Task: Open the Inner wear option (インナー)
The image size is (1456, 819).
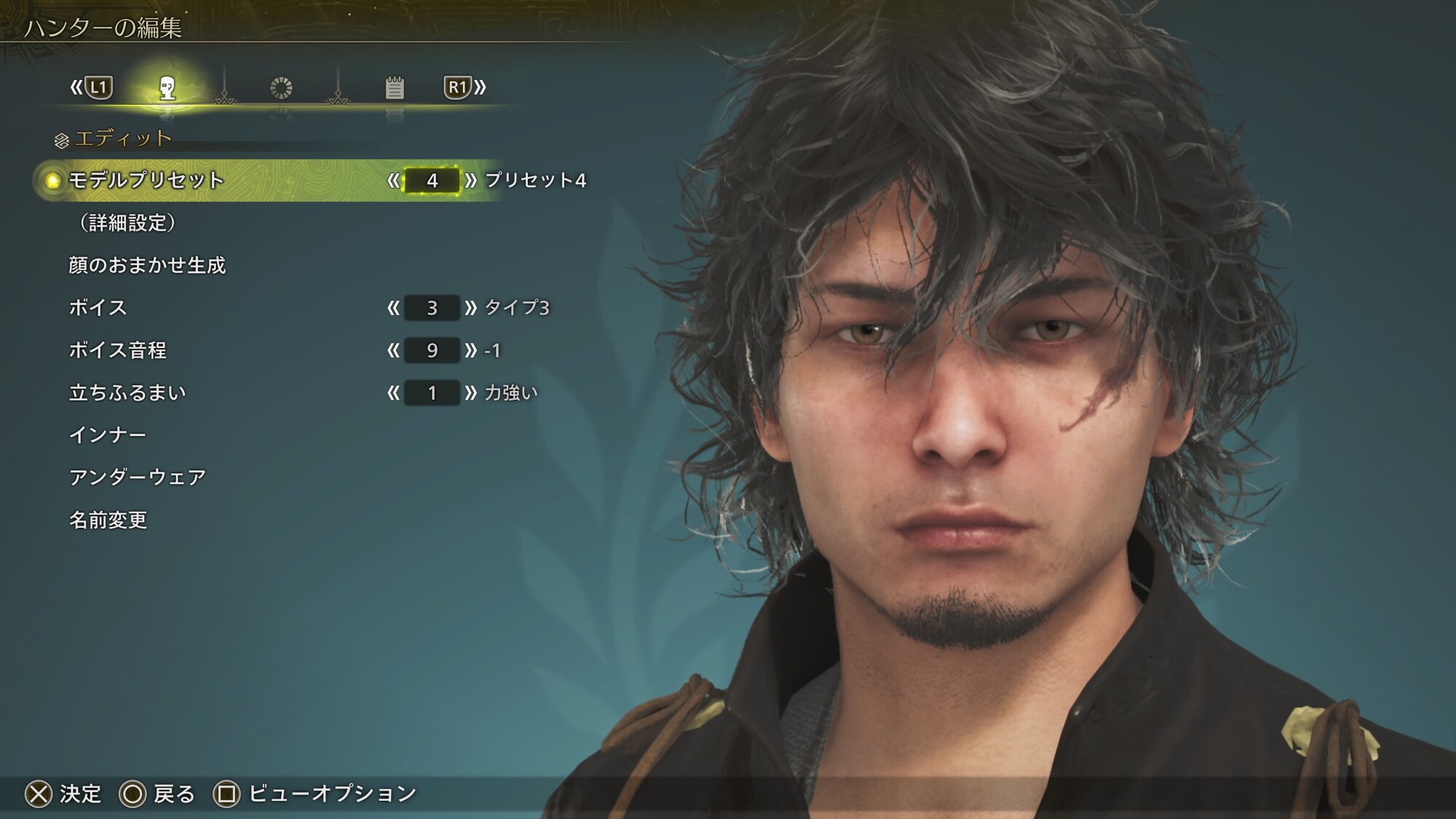Action: pyautogui.click(x=107, y=435)
